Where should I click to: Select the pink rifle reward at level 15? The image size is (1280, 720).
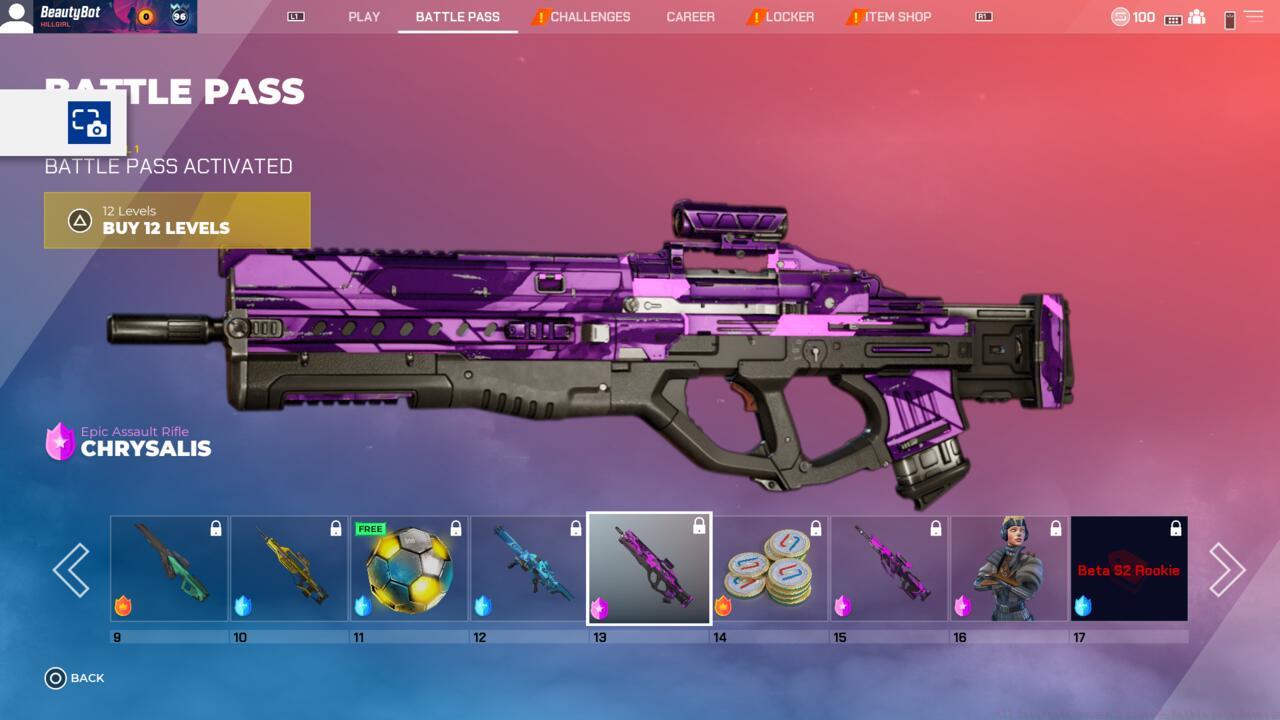889,569
